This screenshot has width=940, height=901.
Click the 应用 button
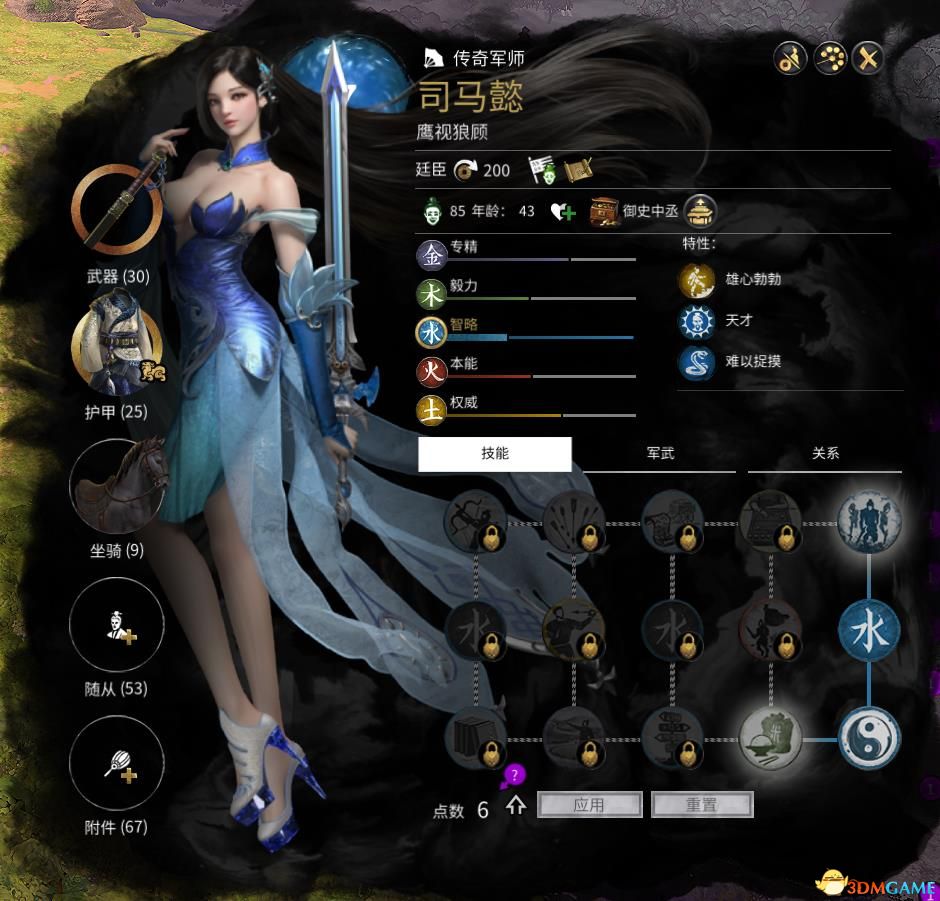(x=589, y=805)
